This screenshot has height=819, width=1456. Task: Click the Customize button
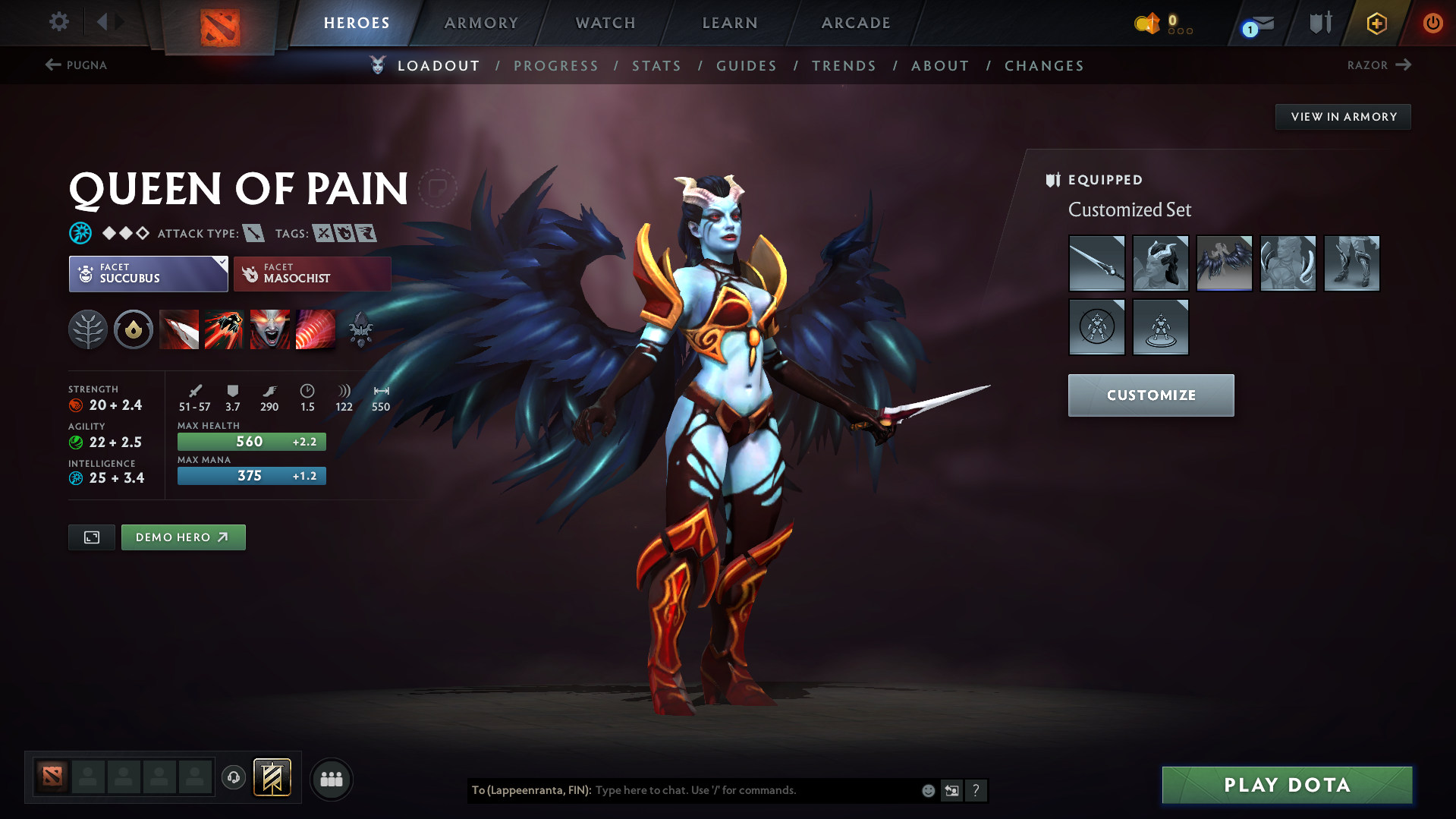[1150, 395]
